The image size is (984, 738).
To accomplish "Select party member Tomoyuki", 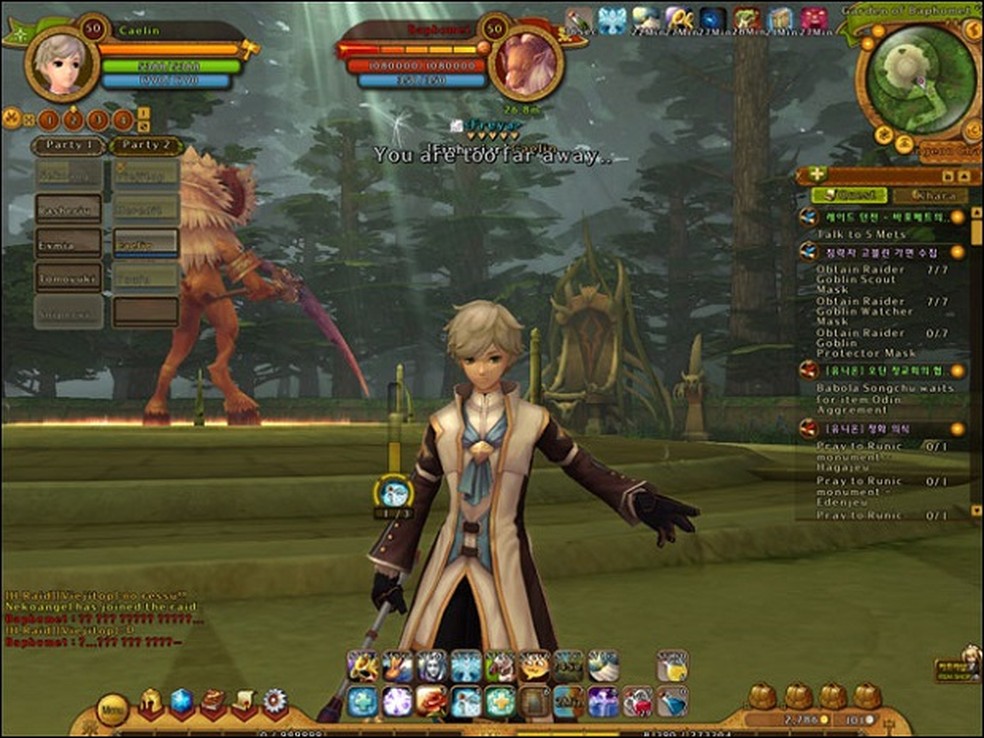I will (68, 276).
